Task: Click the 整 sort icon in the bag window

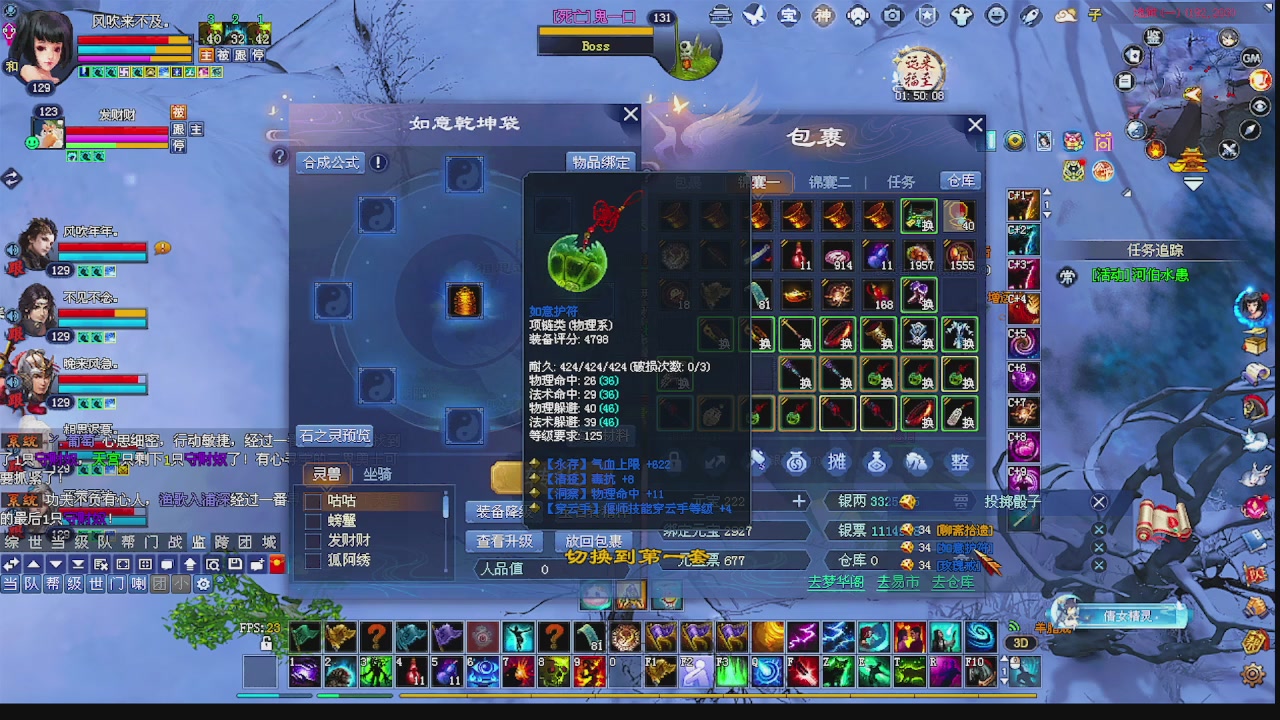Action: coord(959,461)
